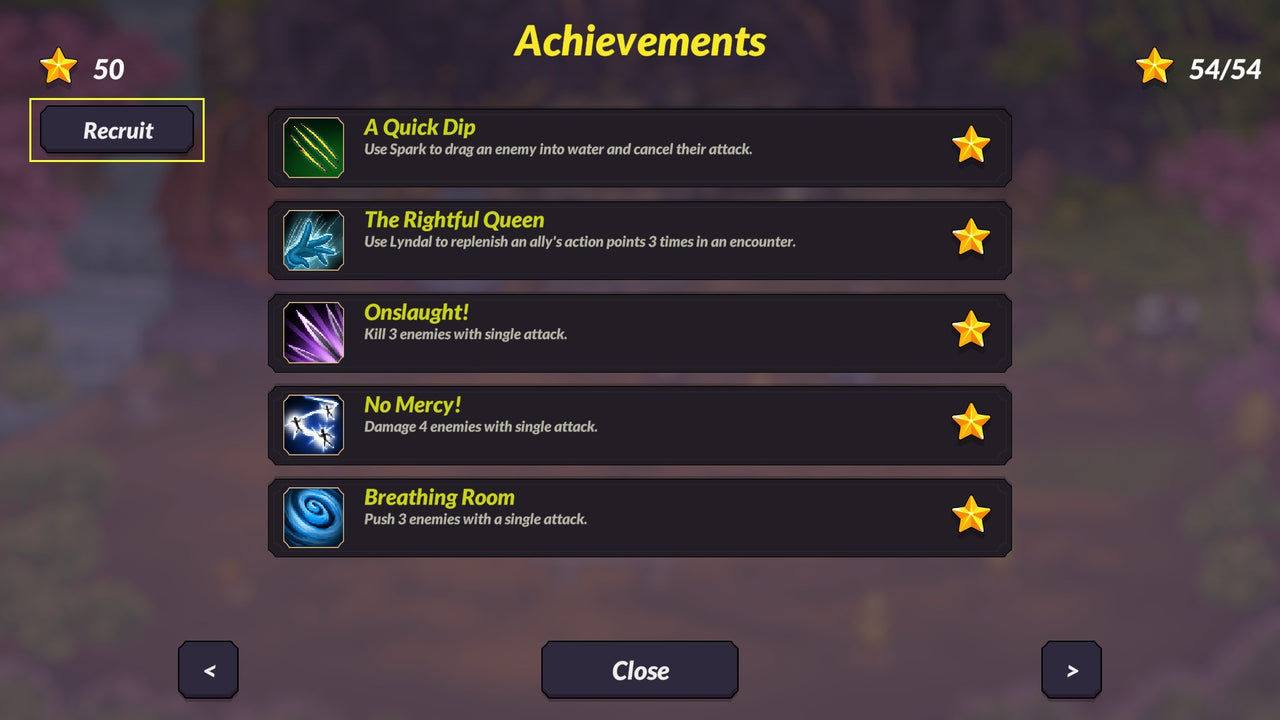Viewport: 1280px width, 720px height.
Task: Select the Achievements title header
Action: click(639, 41)
